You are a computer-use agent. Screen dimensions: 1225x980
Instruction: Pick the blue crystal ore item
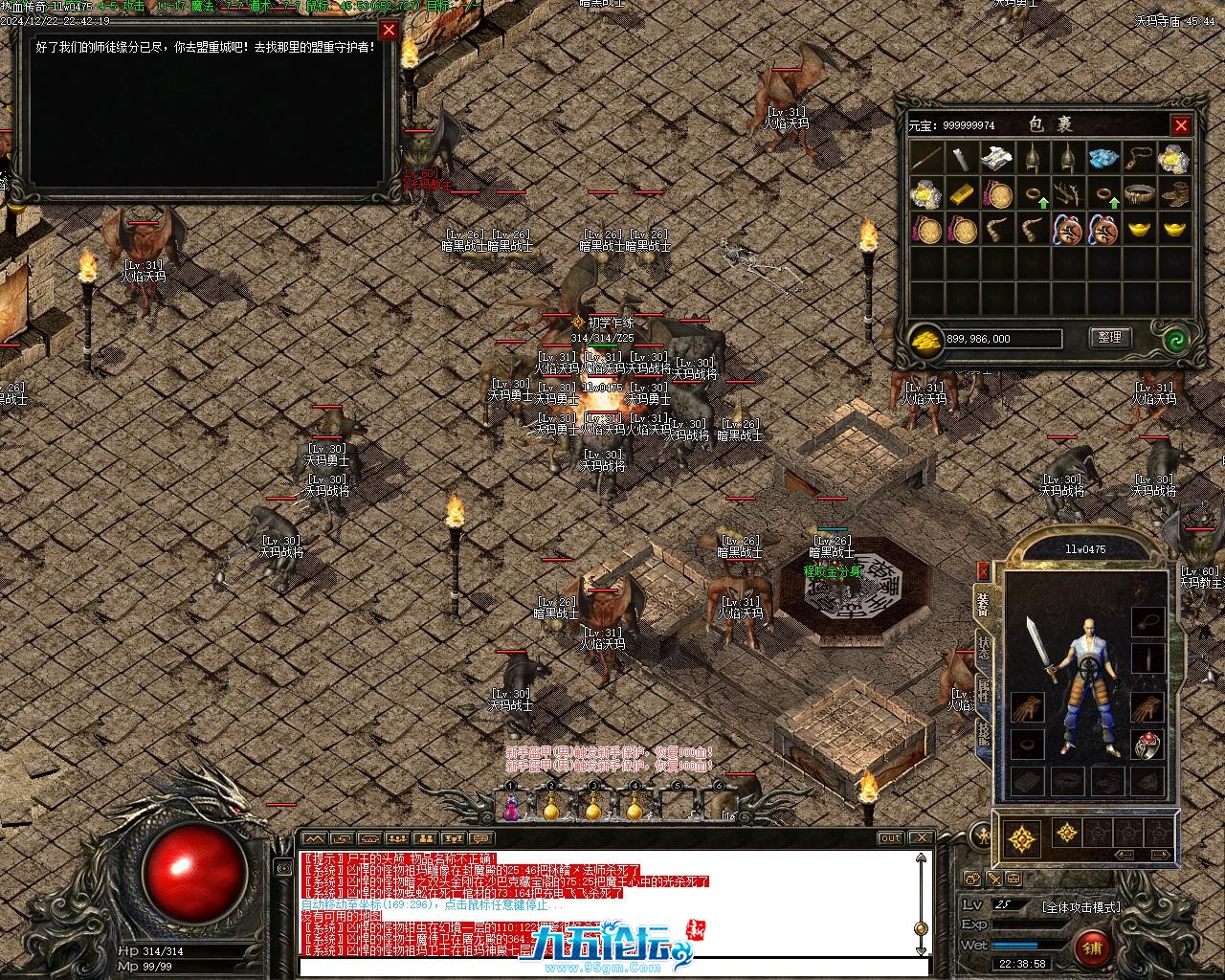(1103, 158)
